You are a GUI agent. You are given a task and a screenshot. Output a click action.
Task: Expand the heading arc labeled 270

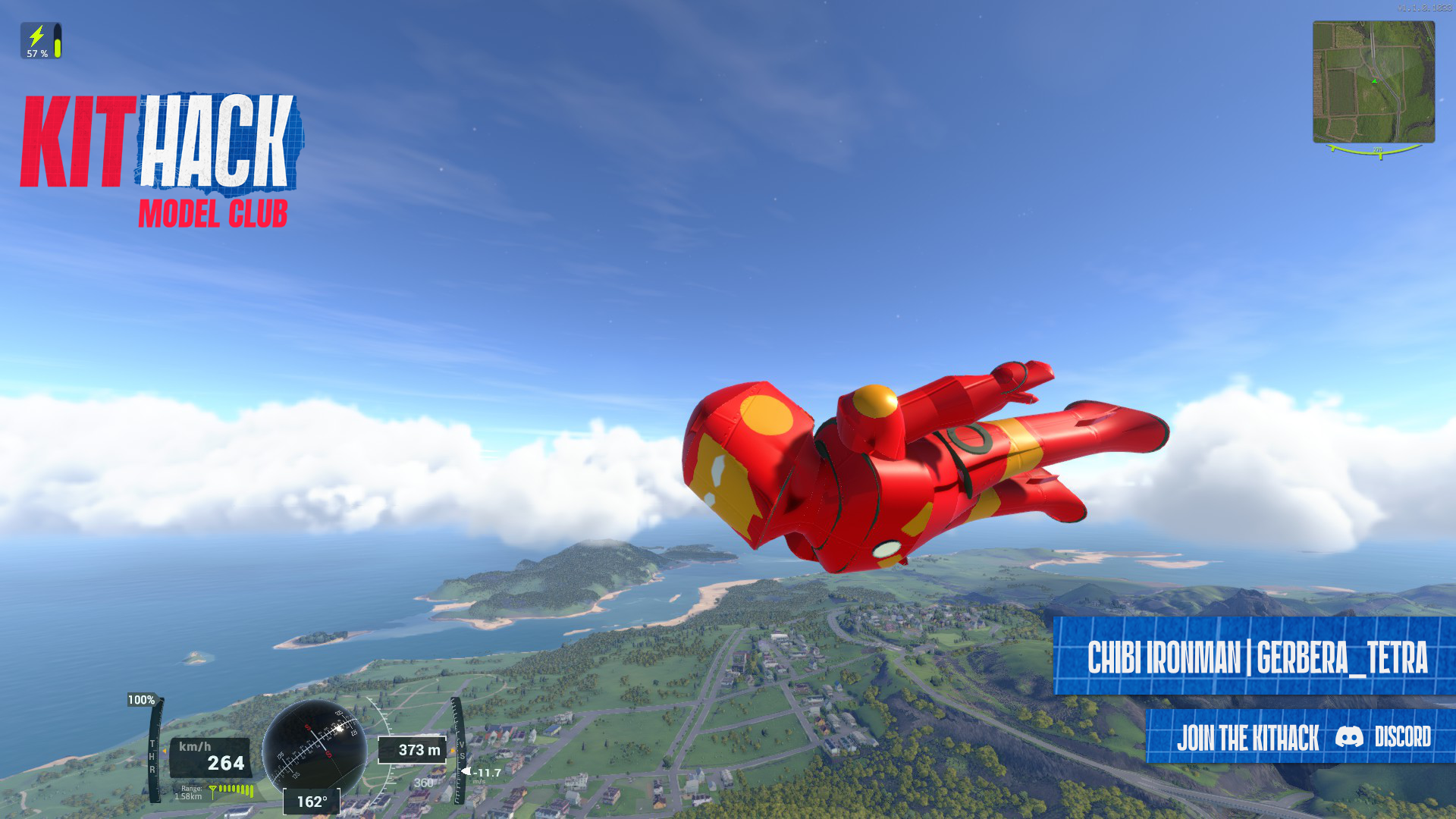(1379, 150)
